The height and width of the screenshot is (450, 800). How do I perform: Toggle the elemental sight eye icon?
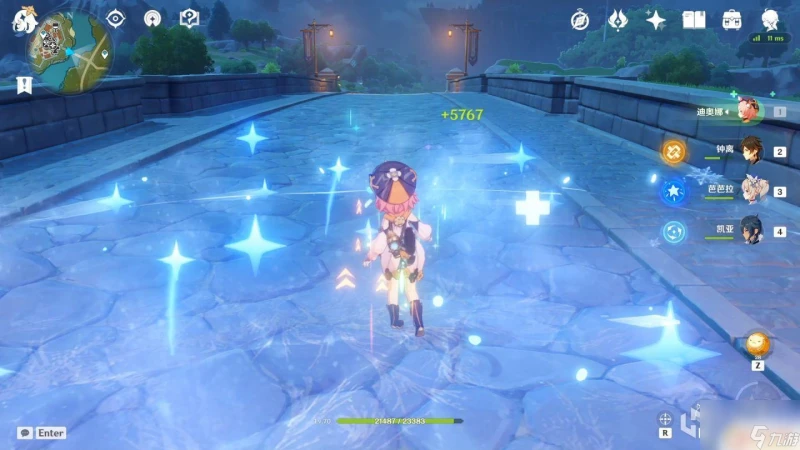(116, 19)
